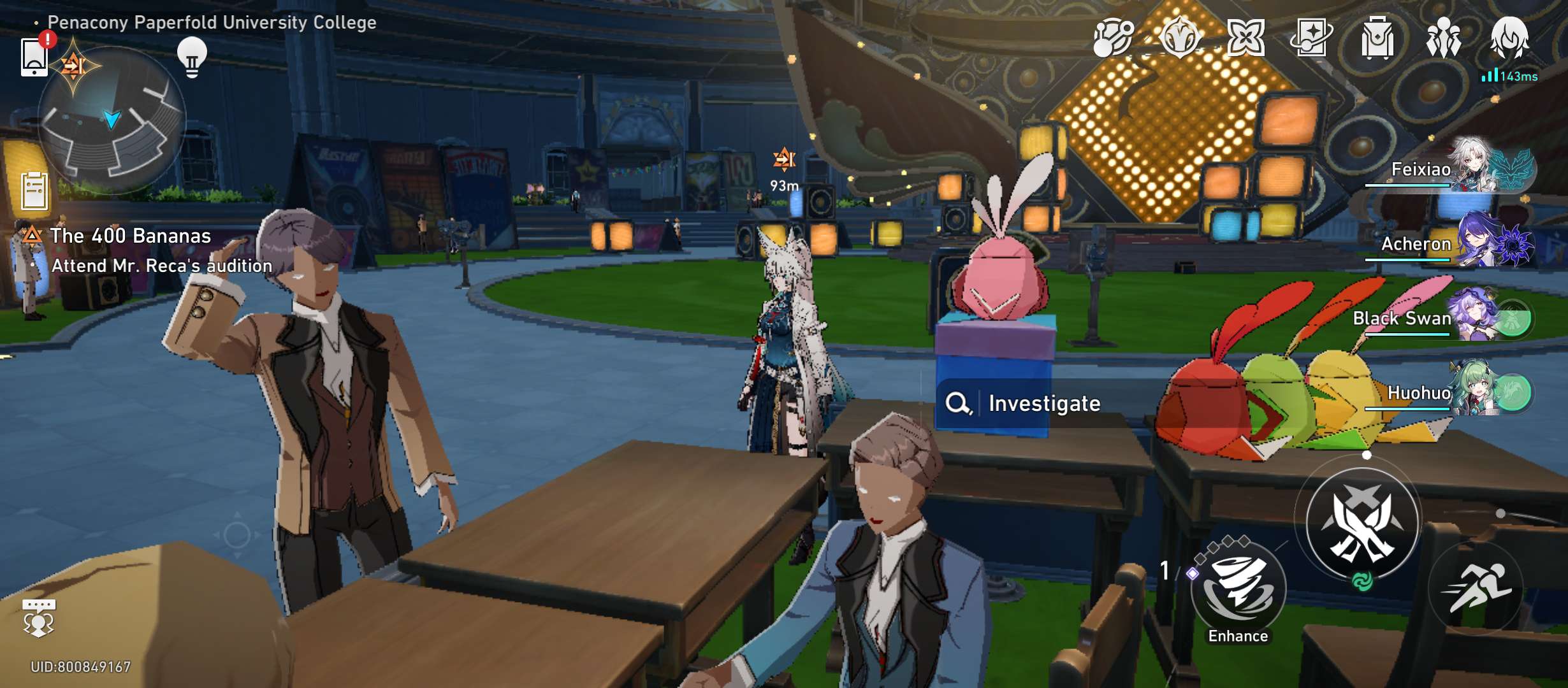
Task: Select The 400 Bananas quest tracker
Action: 130,236
